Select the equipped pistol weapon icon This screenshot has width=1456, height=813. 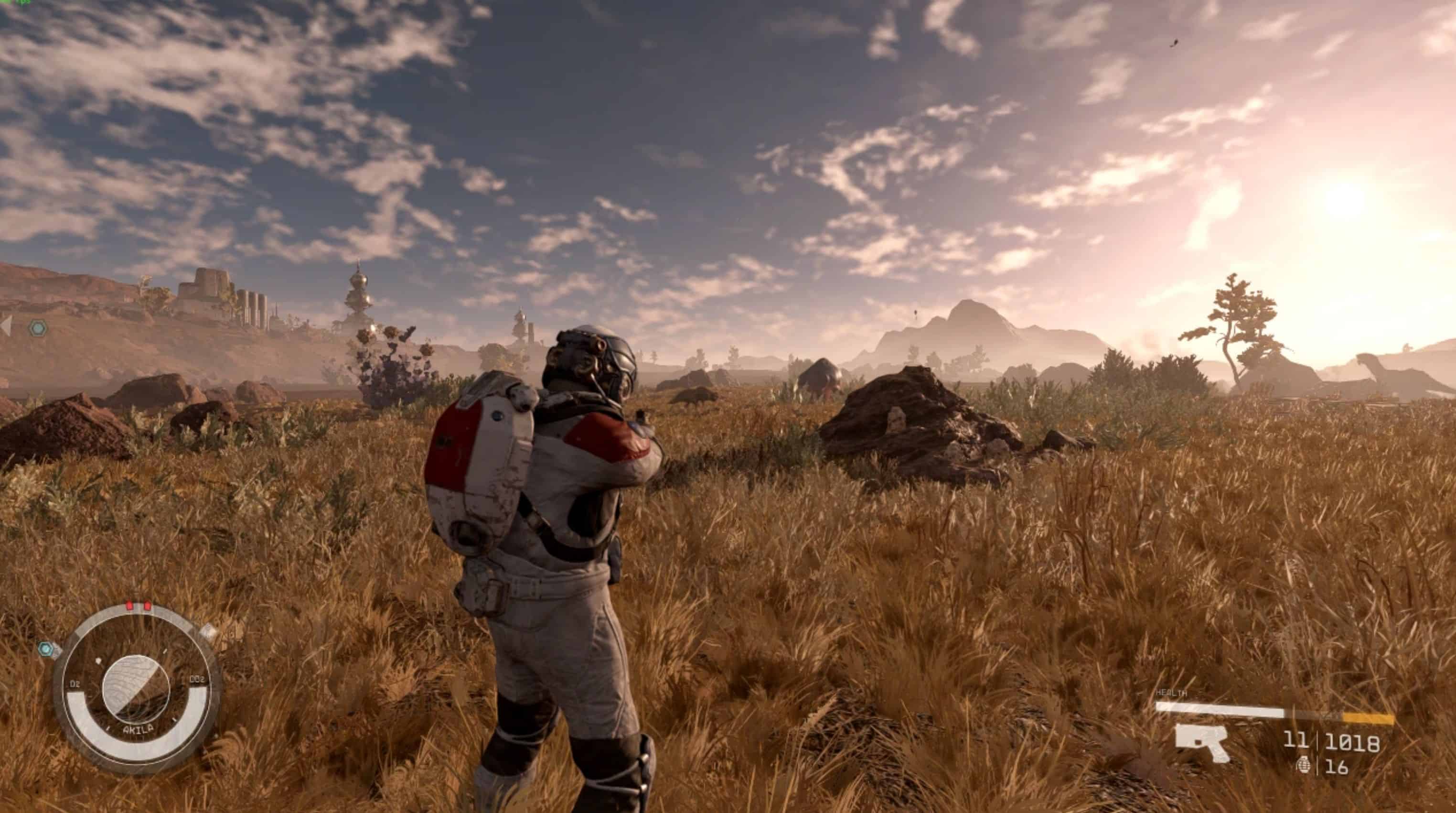point(1202,742)
